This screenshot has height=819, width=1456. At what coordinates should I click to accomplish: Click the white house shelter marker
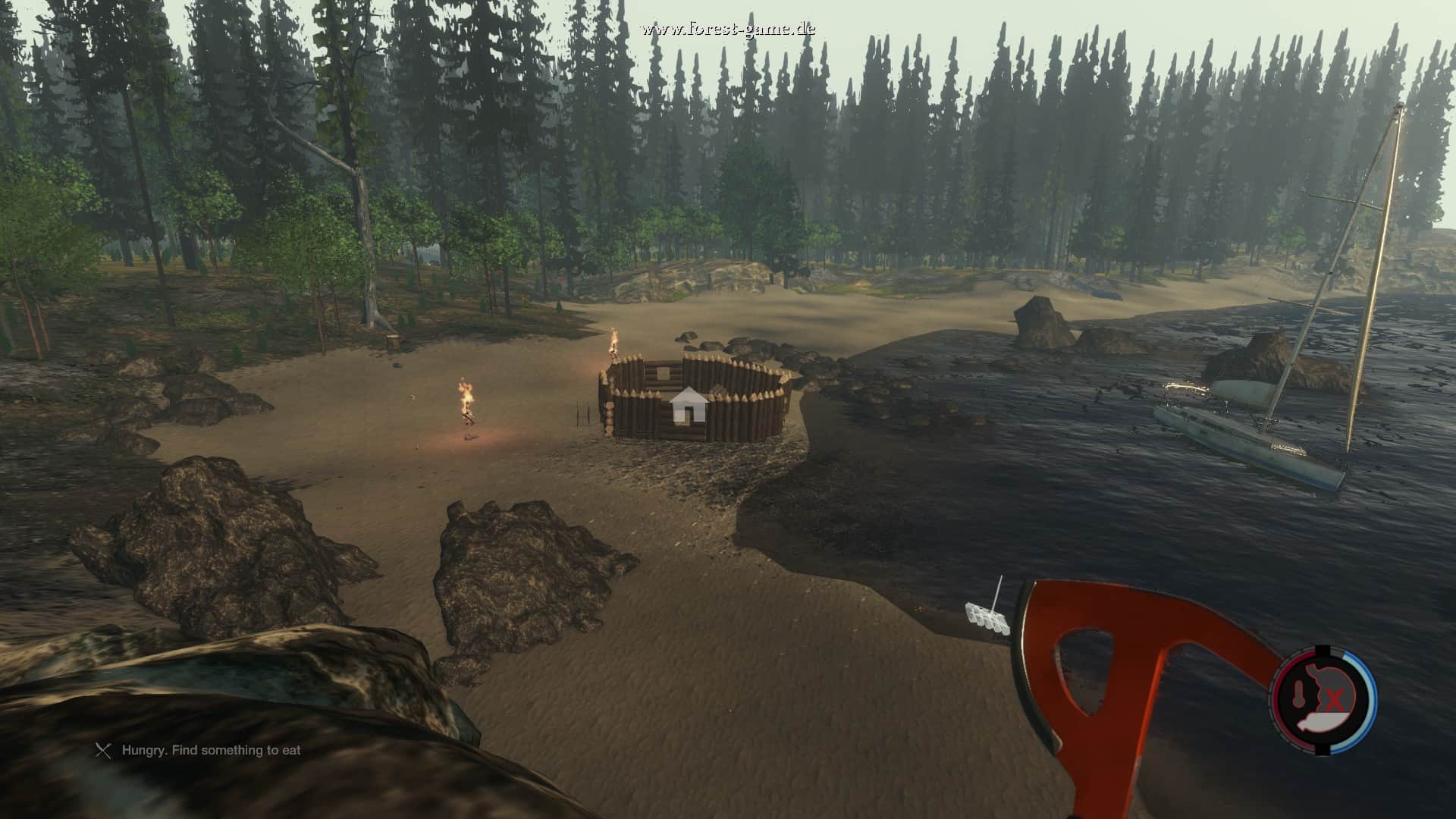click(x=689, y=405)
